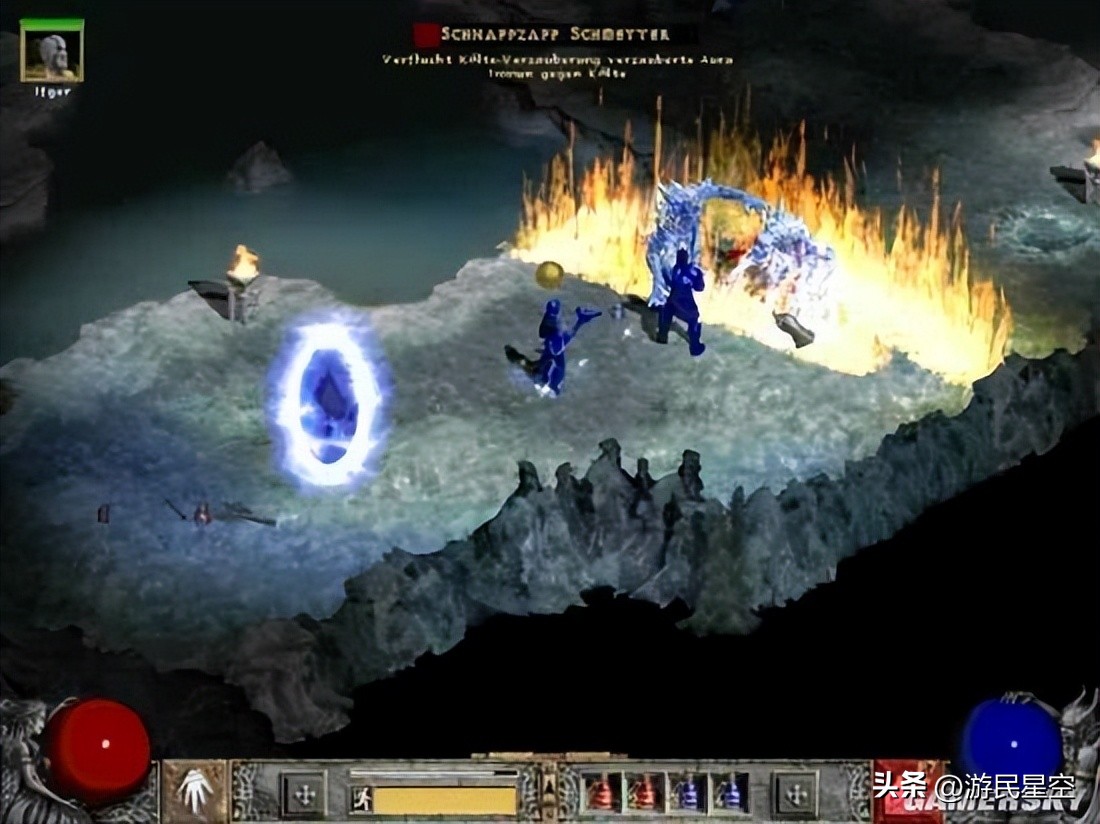This screenshot has height=824, width=1100.
Task: Toggle the run/walk running-man button
Action: pos(361,799)
